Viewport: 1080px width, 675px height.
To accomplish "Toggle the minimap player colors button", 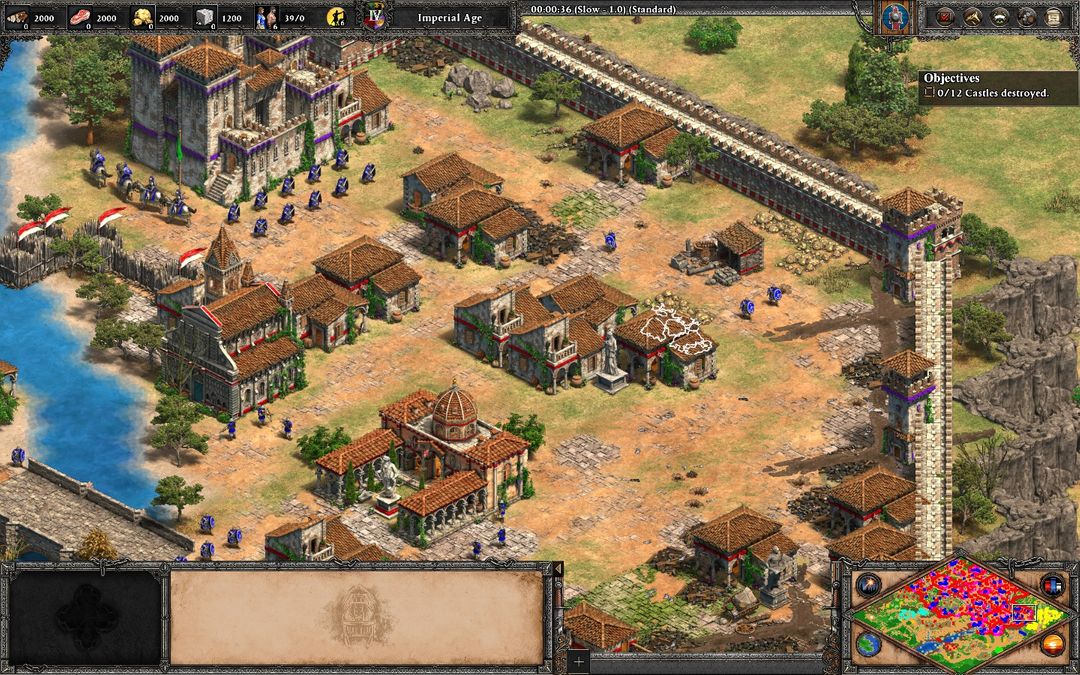I will (1052, 585).
